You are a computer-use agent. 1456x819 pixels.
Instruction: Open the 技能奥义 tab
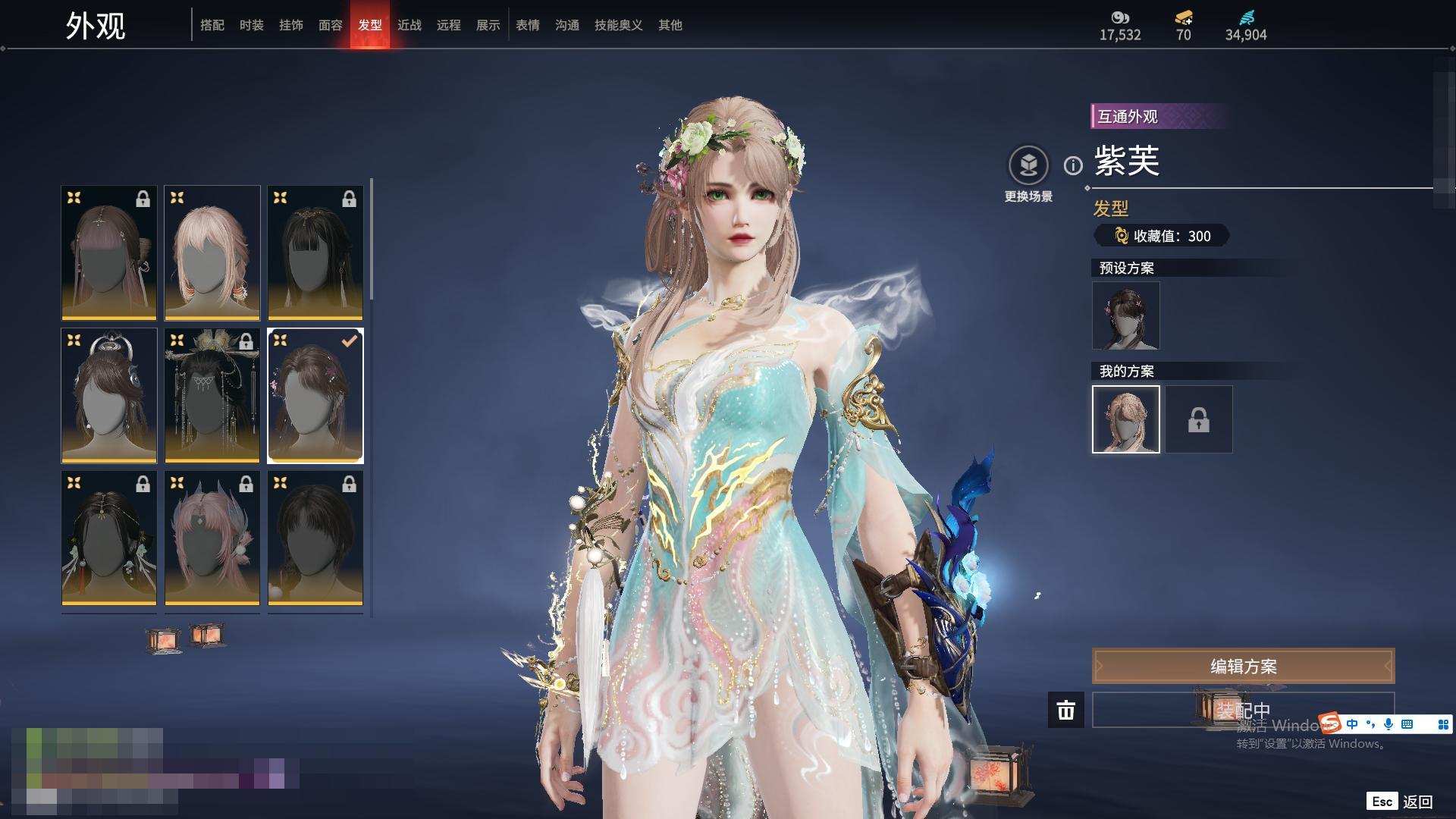click(619, 25)
